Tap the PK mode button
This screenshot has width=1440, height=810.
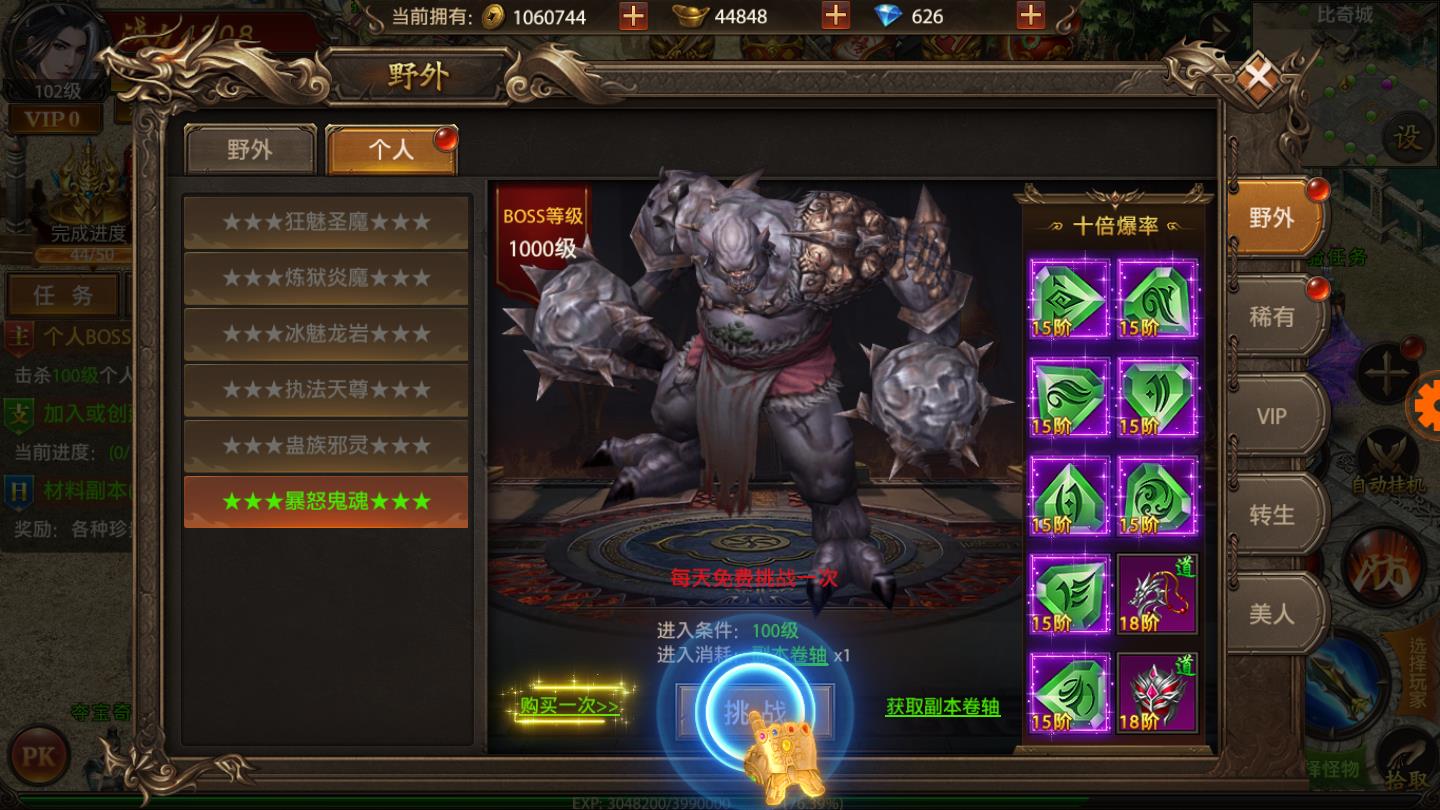39,756
